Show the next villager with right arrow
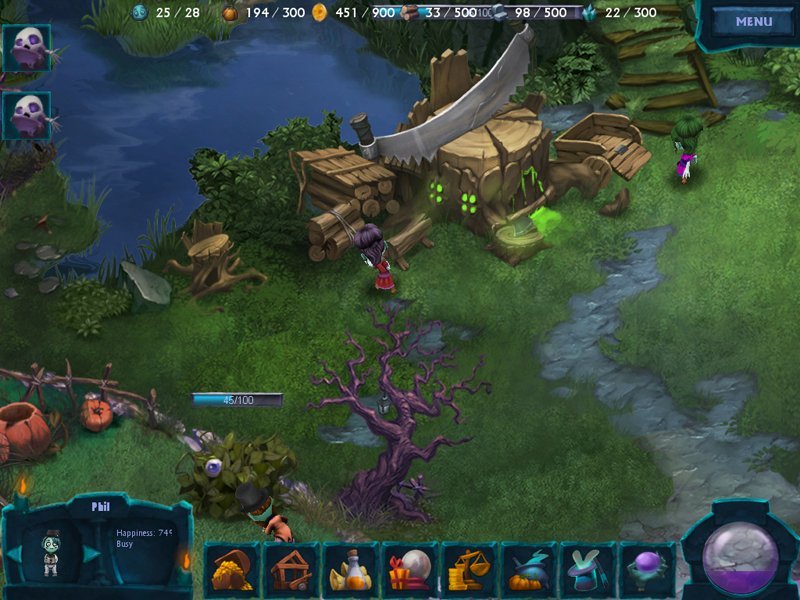This screenshot has height=600, width=800. tap(91, 553)
